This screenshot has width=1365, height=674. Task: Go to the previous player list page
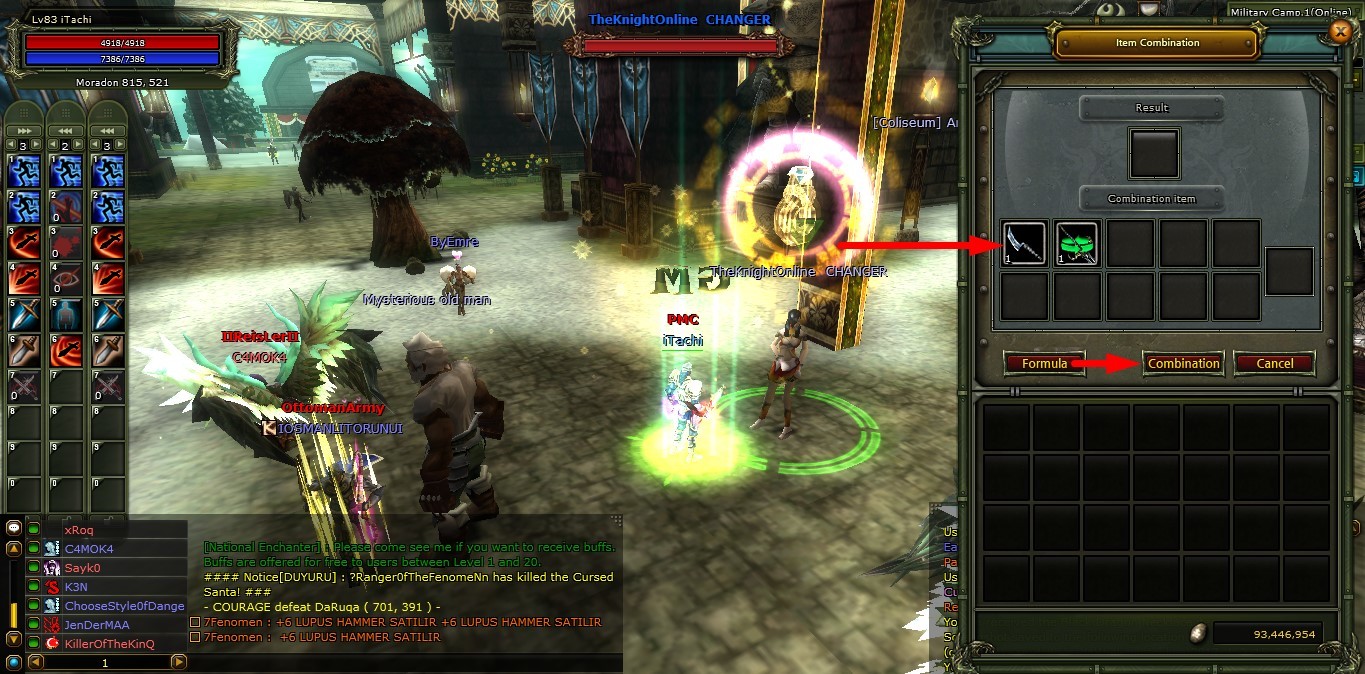[x=35, y=662]
